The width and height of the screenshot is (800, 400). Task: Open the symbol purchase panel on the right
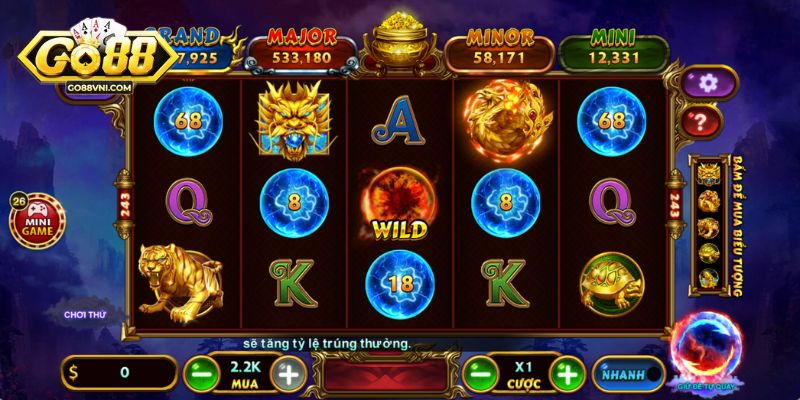click(x=712, y=227)
